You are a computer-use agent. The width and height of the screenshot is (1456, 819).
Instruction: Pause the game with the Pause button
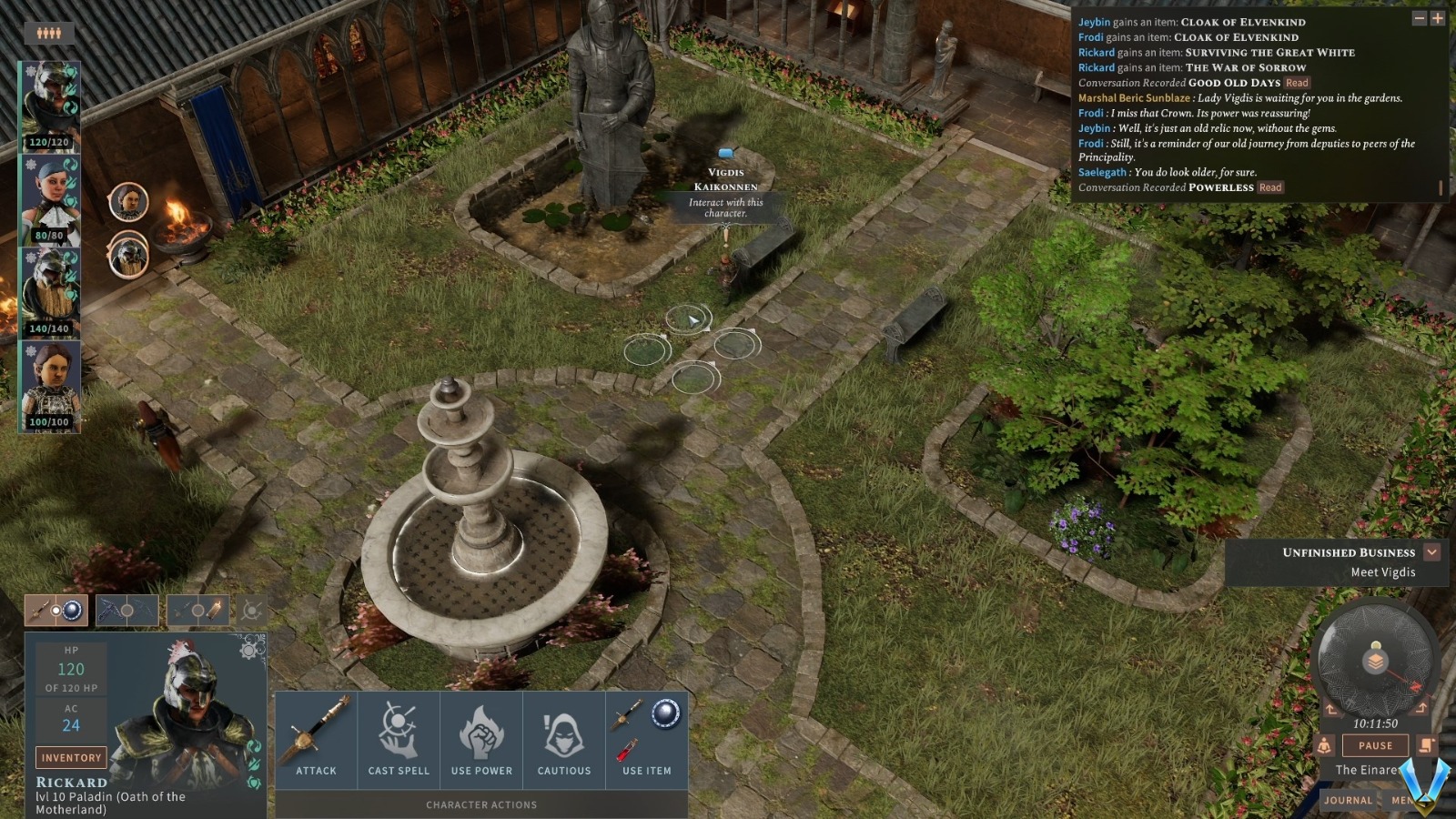1375,745
